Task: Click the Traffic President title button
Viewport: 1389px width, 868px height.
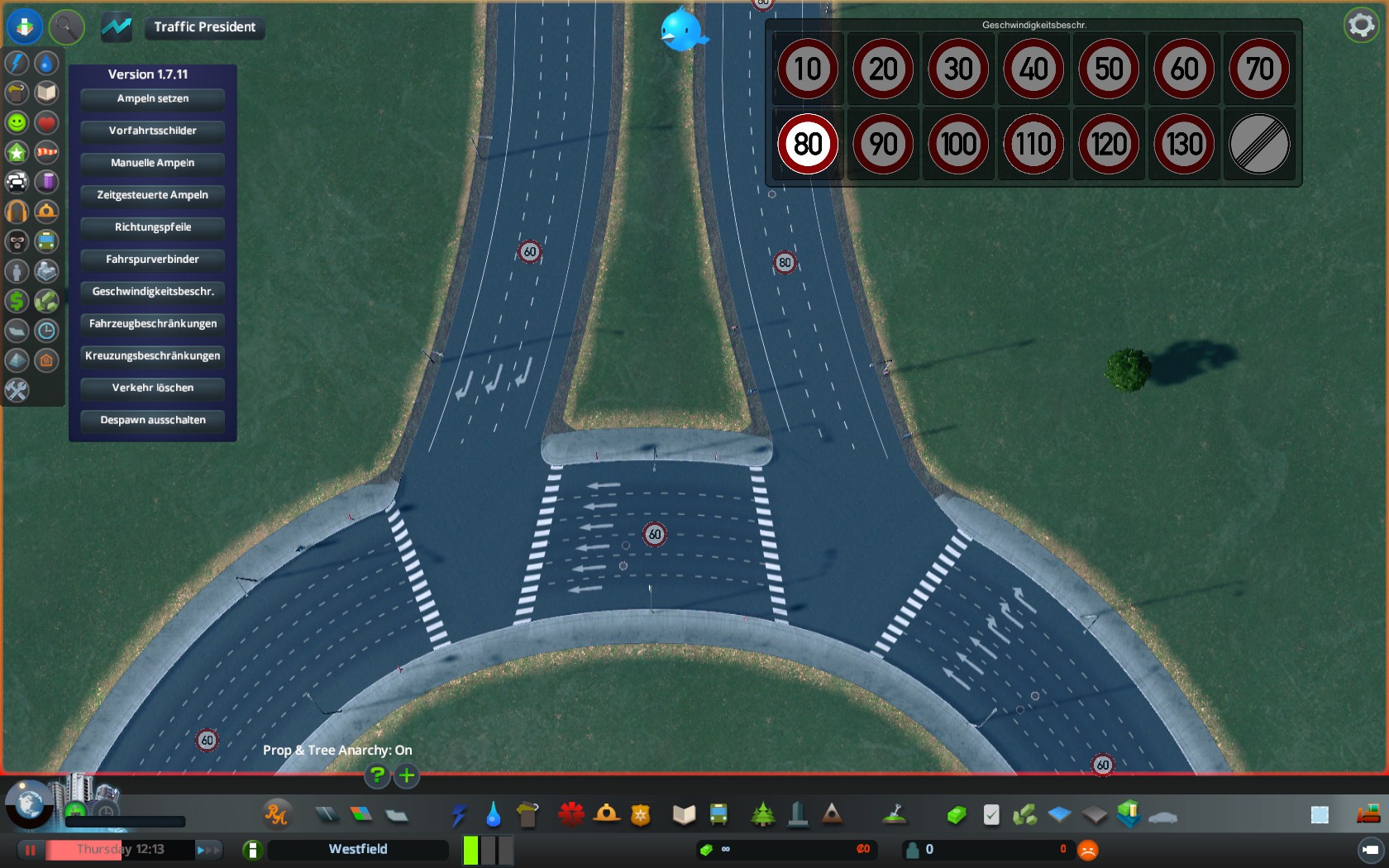Action: tap(204, 27)
